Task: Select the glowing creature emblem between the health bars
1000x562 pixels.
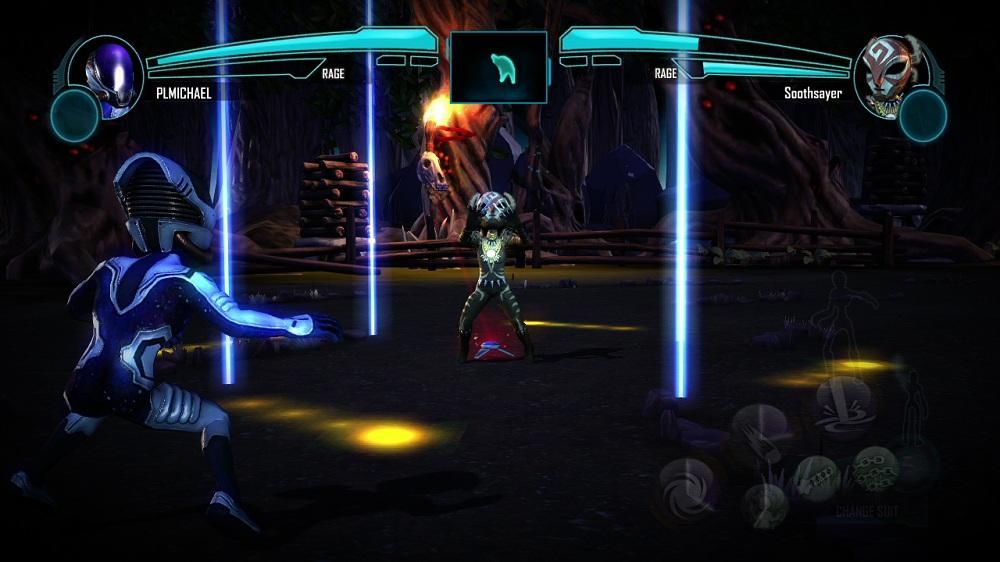Action: tap(499, 67)
